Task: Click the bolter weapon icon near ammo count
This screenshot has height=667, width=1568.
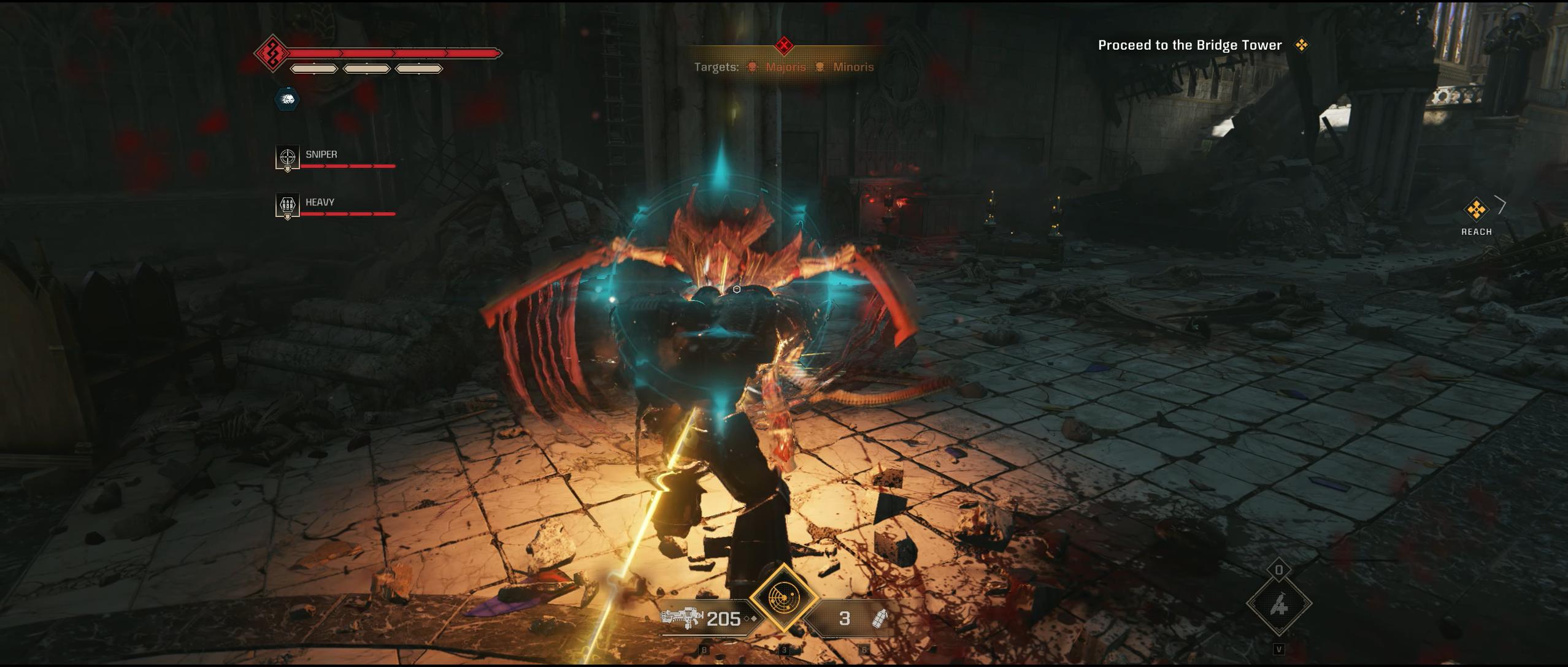Action: (681, 618)
